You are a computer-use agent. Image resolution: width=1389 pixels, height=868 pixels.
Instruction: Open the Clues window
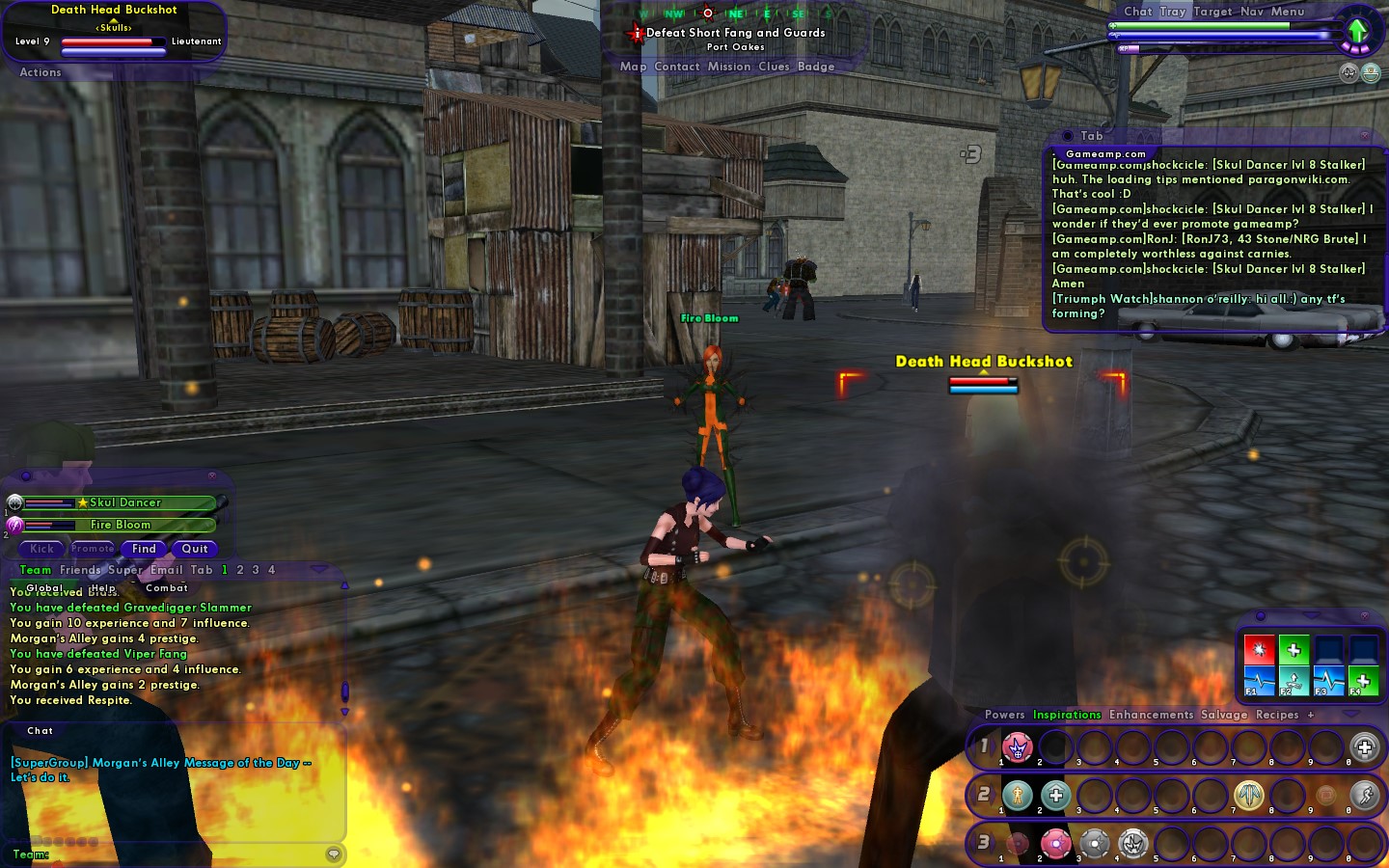[x=774, y=67]
